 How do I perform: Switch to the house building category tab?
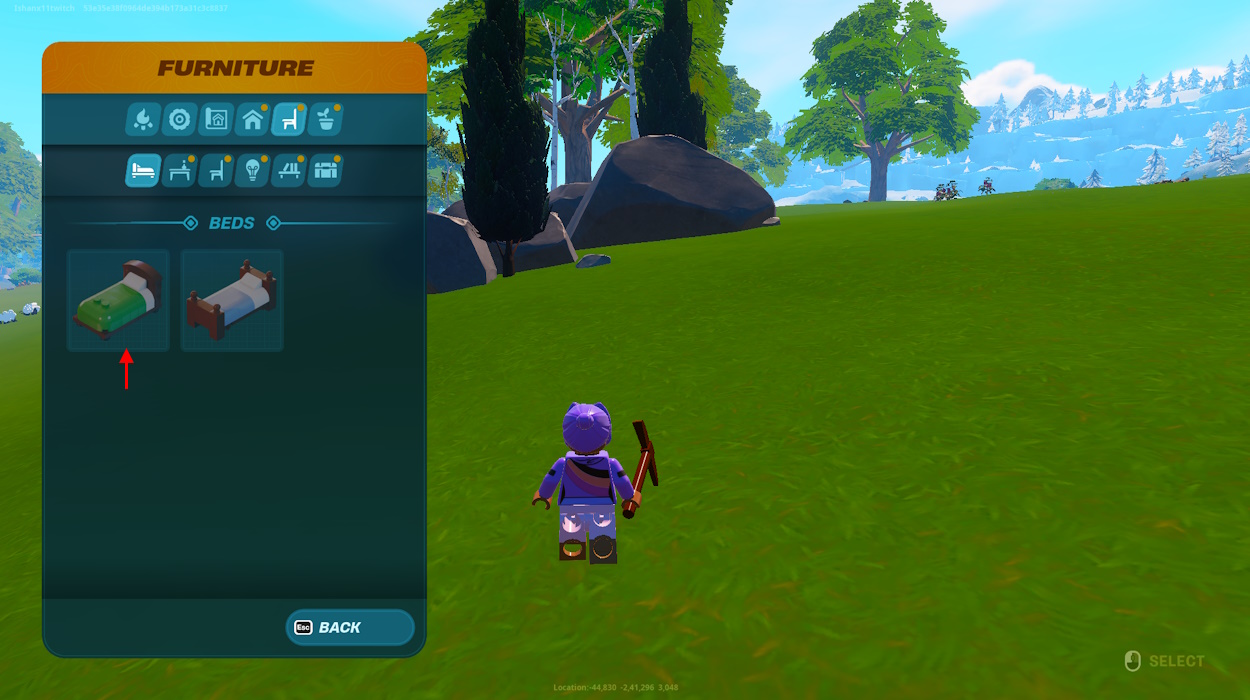253,120
